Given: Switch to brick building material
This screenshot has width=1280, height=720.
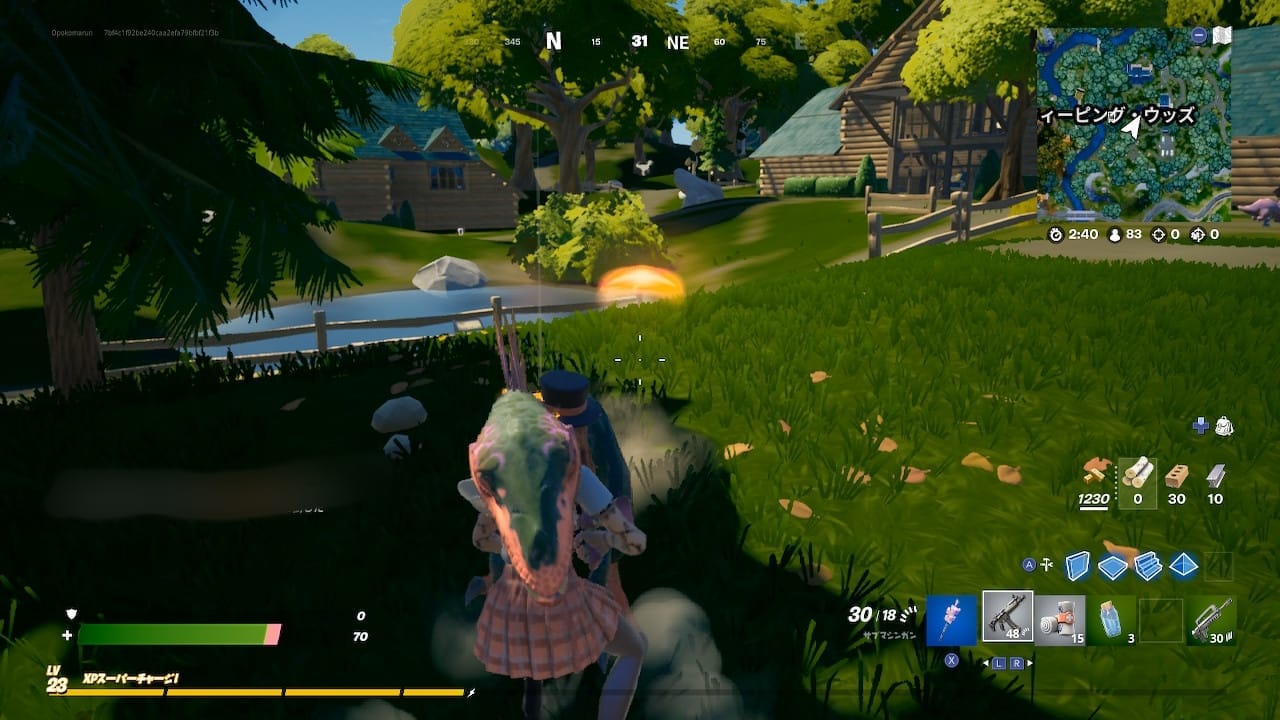Looking at the screenshot, I should pos(1177,474).
